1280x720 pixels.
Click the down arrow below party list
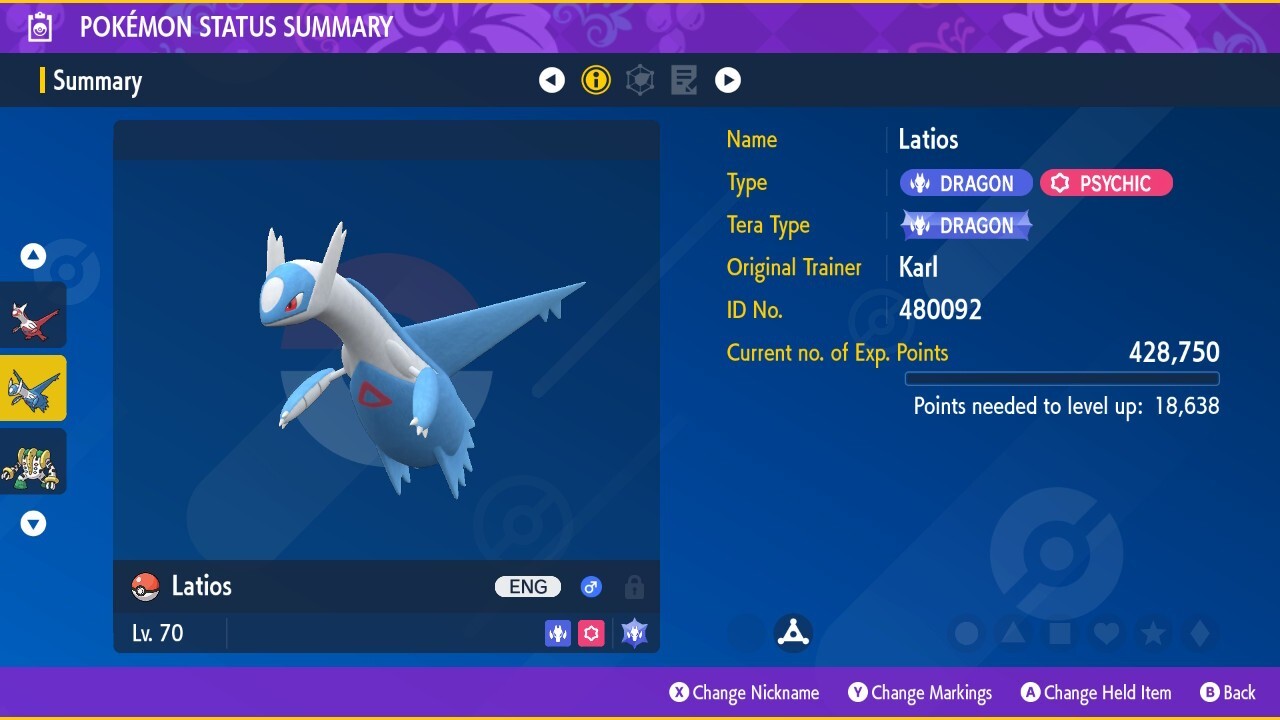click(33, 523)
